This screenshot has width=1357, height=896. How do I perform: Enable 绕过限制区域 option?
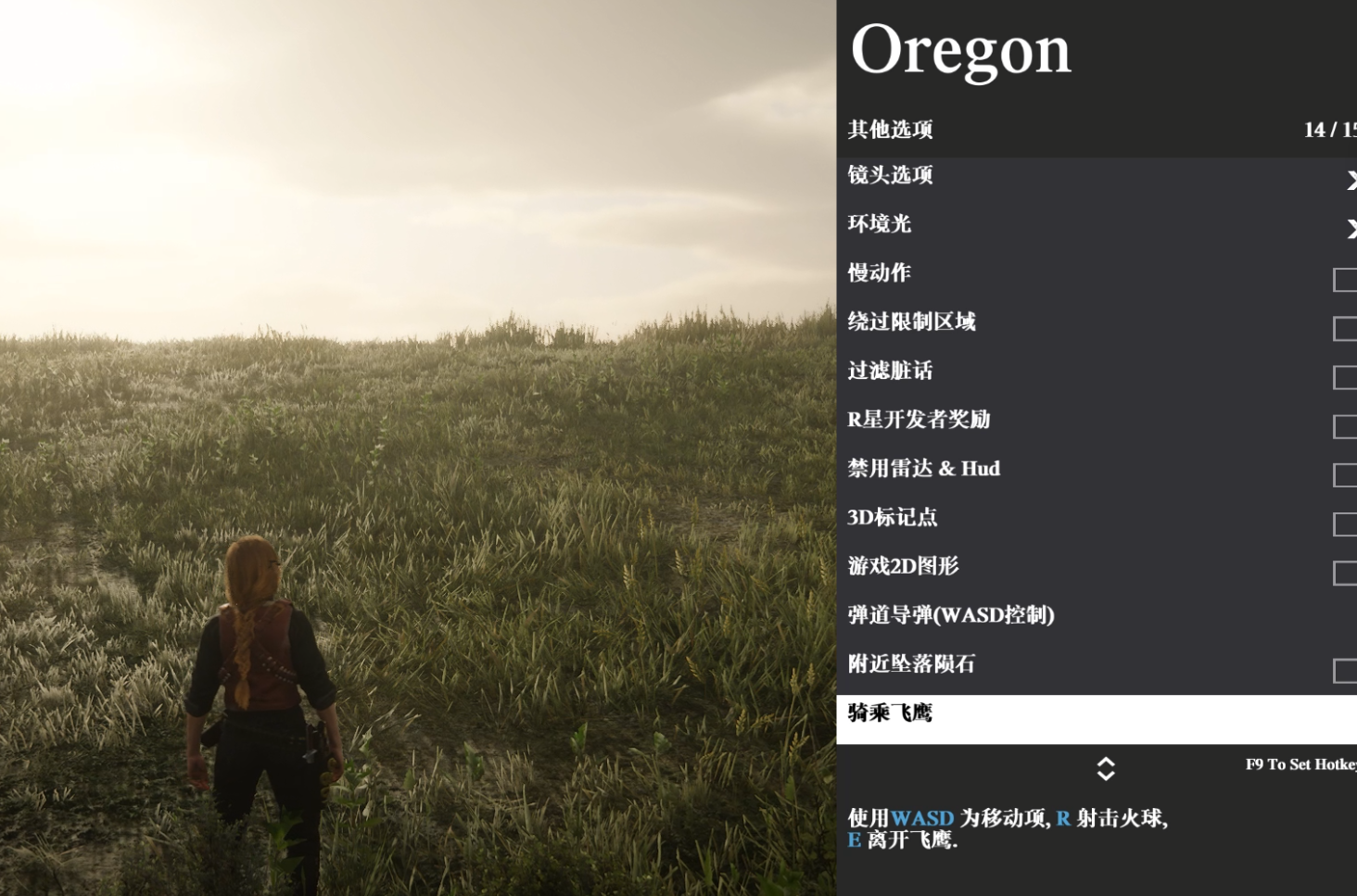click(1344, 328)
